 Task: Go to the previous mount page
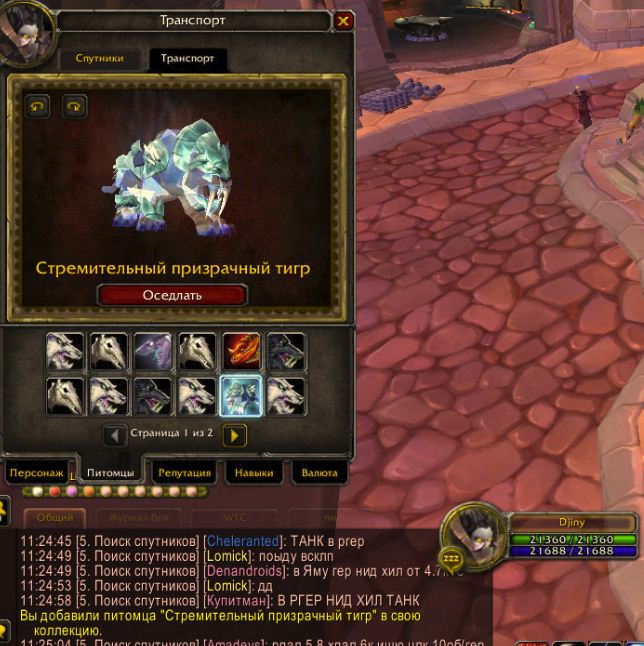tap(115, 435)
